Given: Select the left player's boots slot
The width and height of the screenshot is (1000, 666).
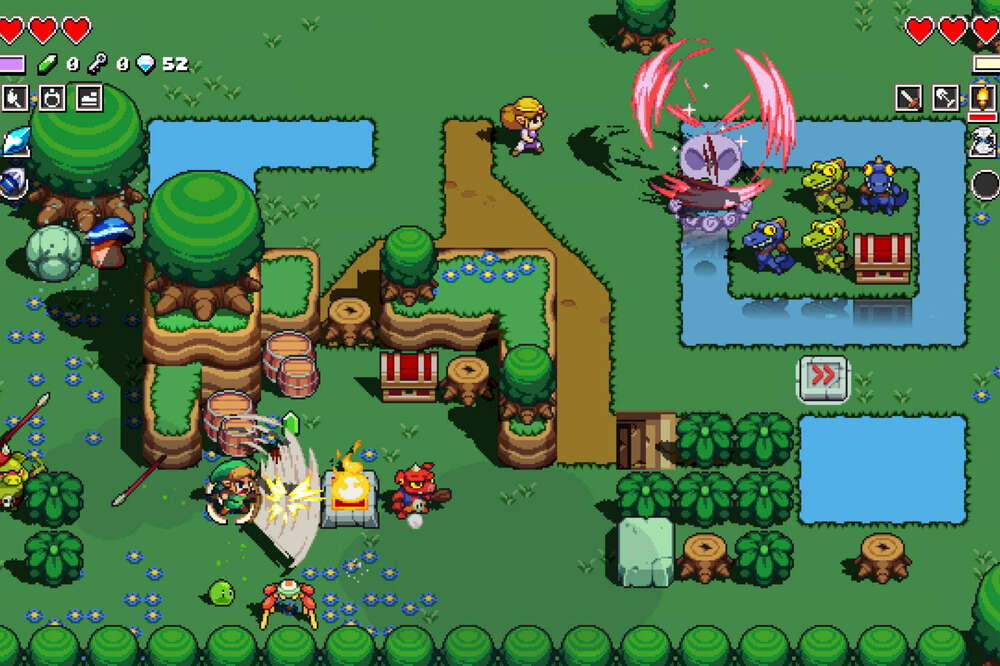Looking at the screenshot, I should [87, 98].
